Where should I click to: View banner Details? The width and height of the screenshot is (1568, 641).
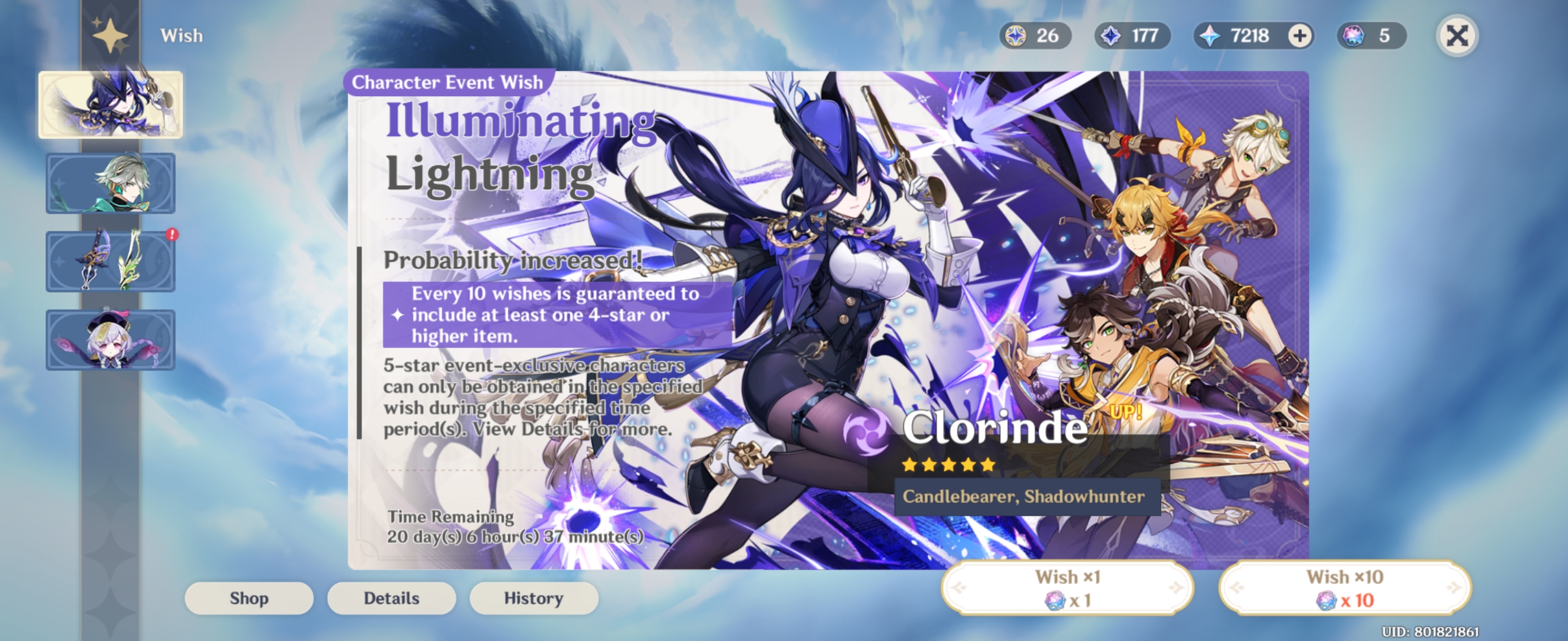click(x=391, y=598)
